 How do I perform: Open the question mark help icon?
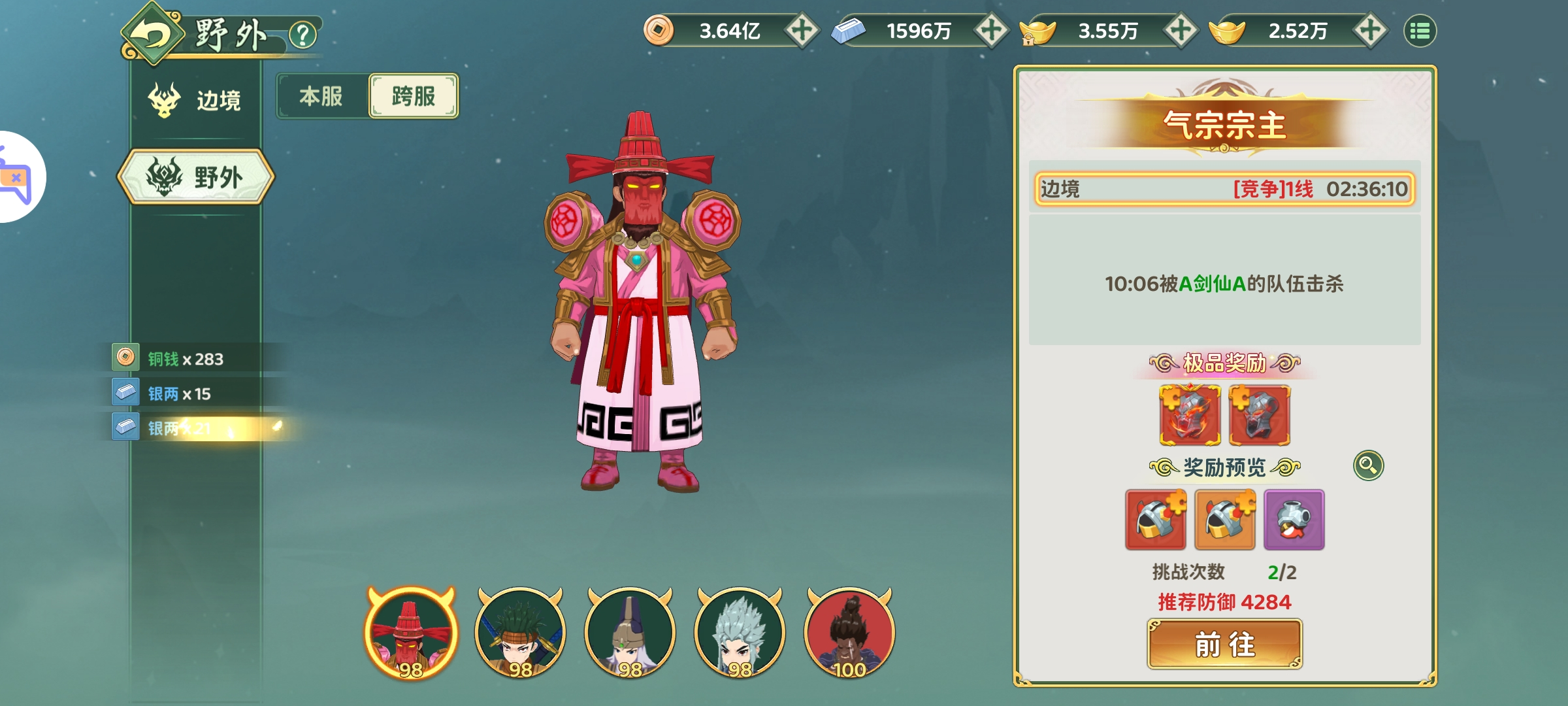302,35
